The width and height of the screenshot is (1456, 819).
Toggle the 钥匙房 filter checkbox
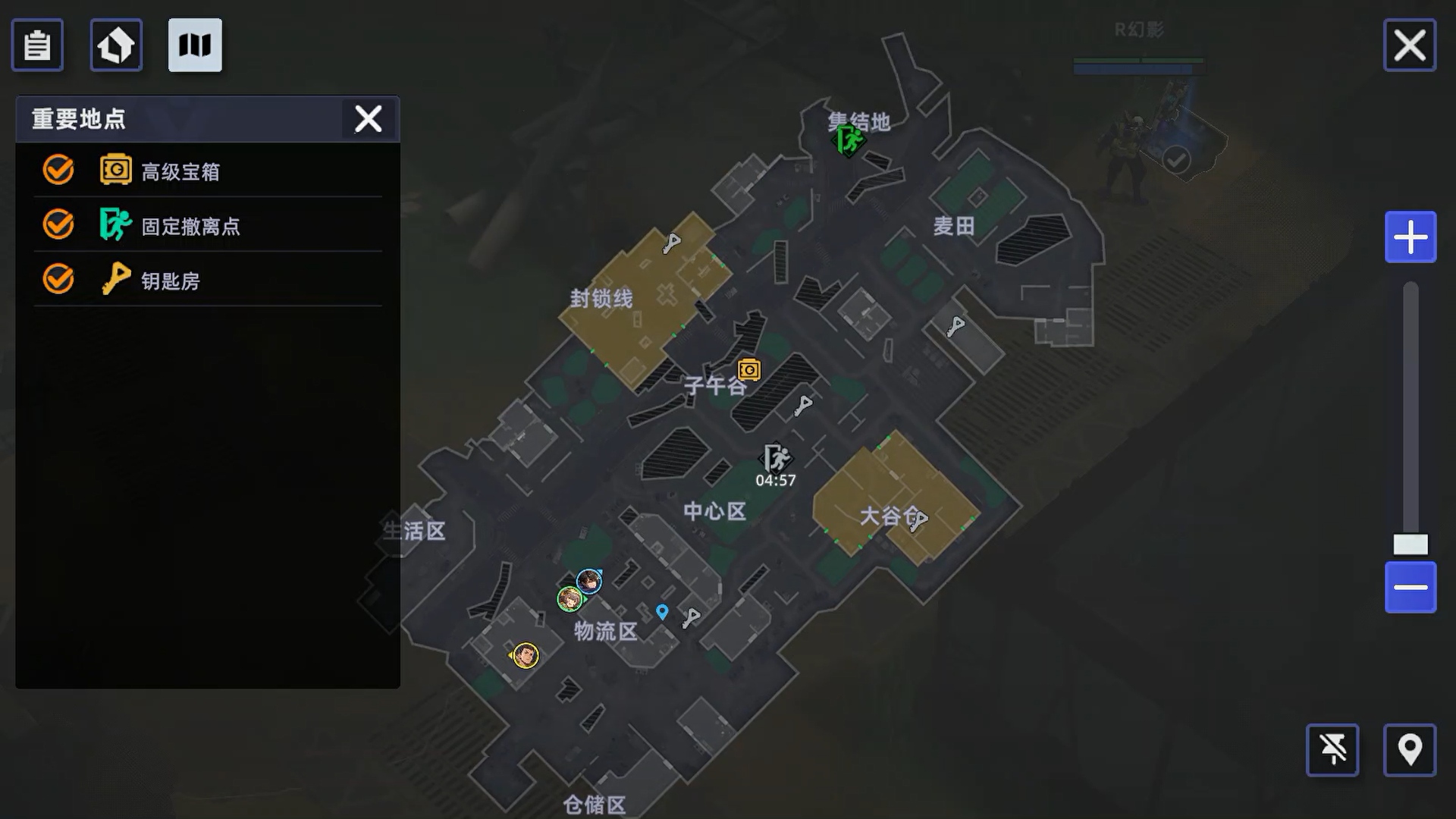pyautogui.click(x=58, y=280)
